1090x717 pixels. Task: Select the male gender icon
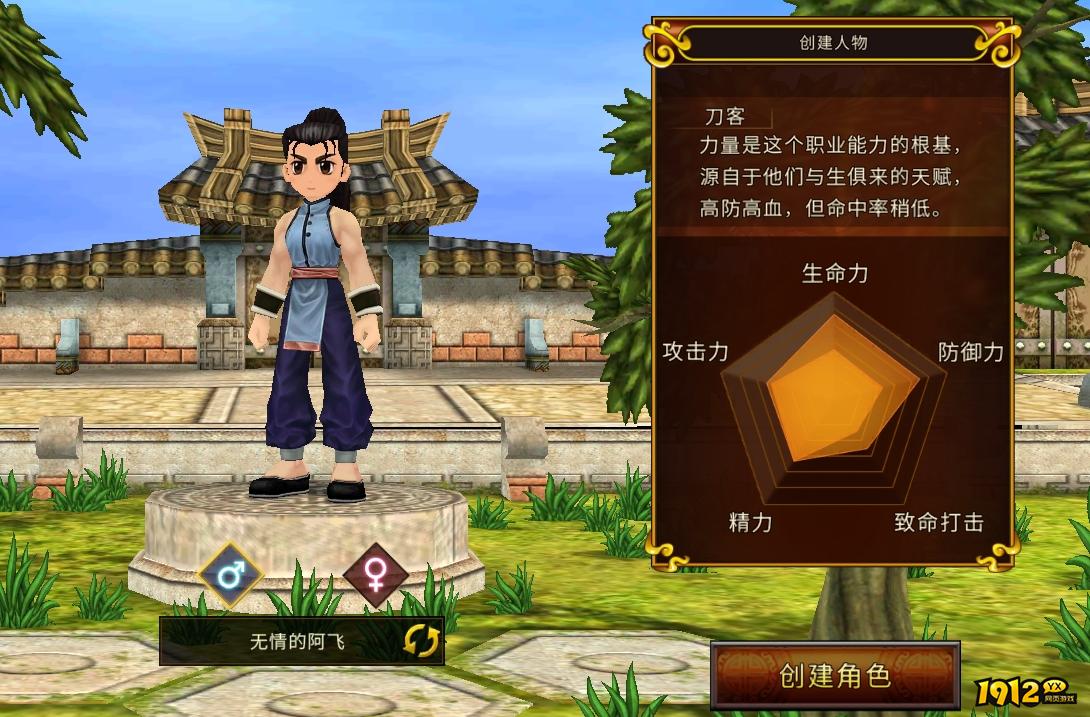(230, 575)
